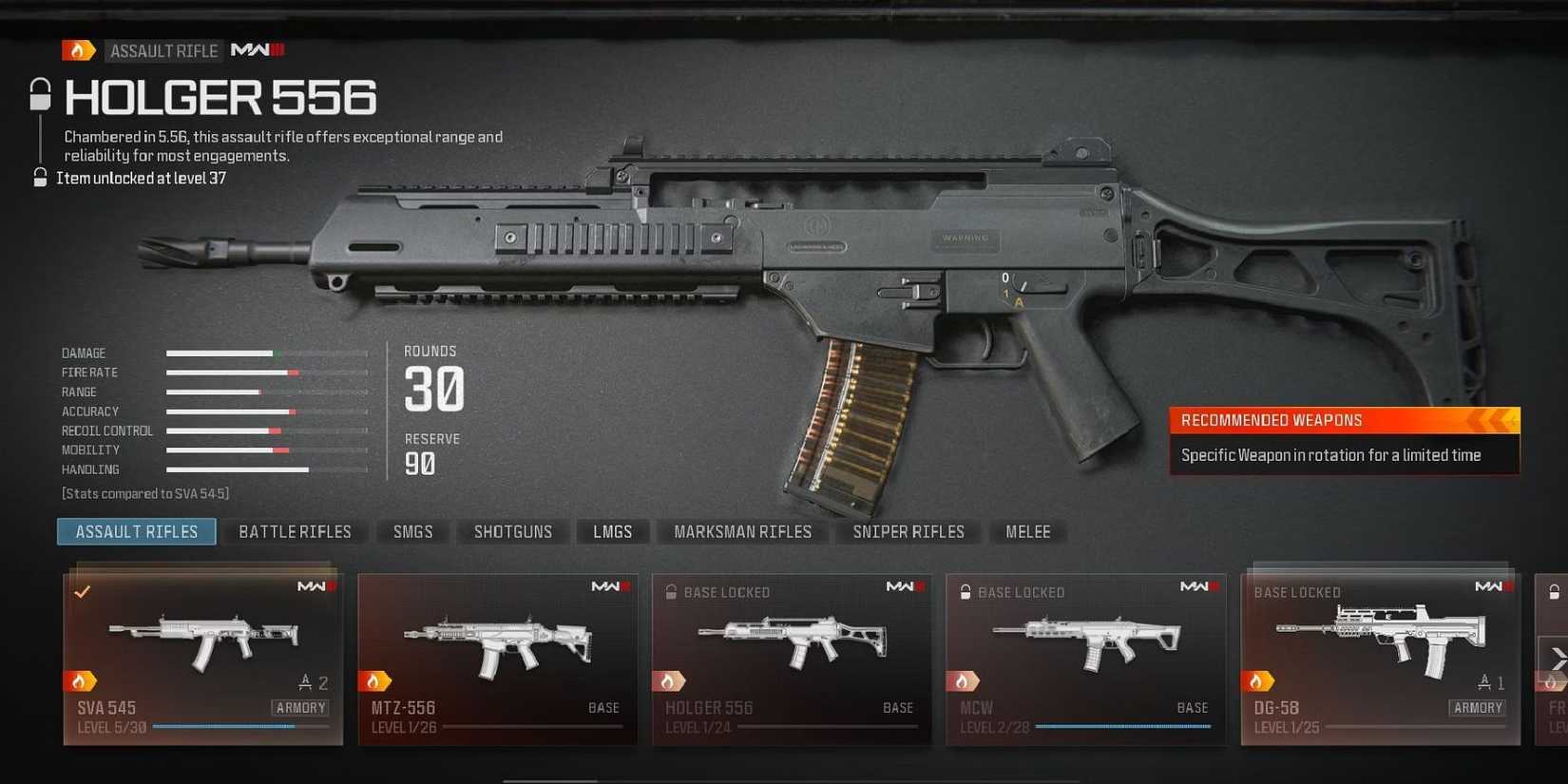Switch to the SNIPER RIFLES tab

908,531
